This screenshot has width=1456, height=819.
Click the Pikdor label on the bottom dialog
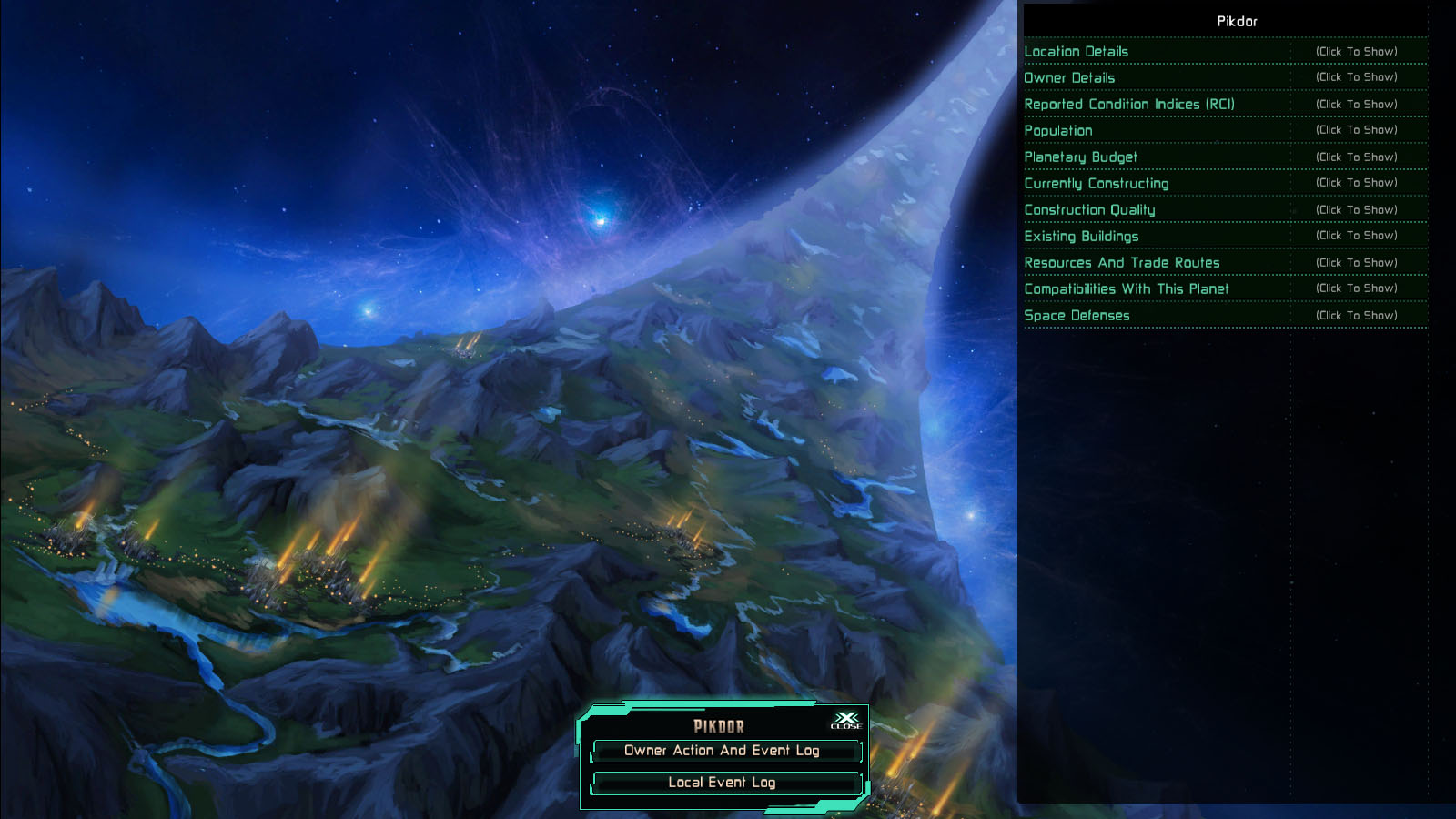718,727
